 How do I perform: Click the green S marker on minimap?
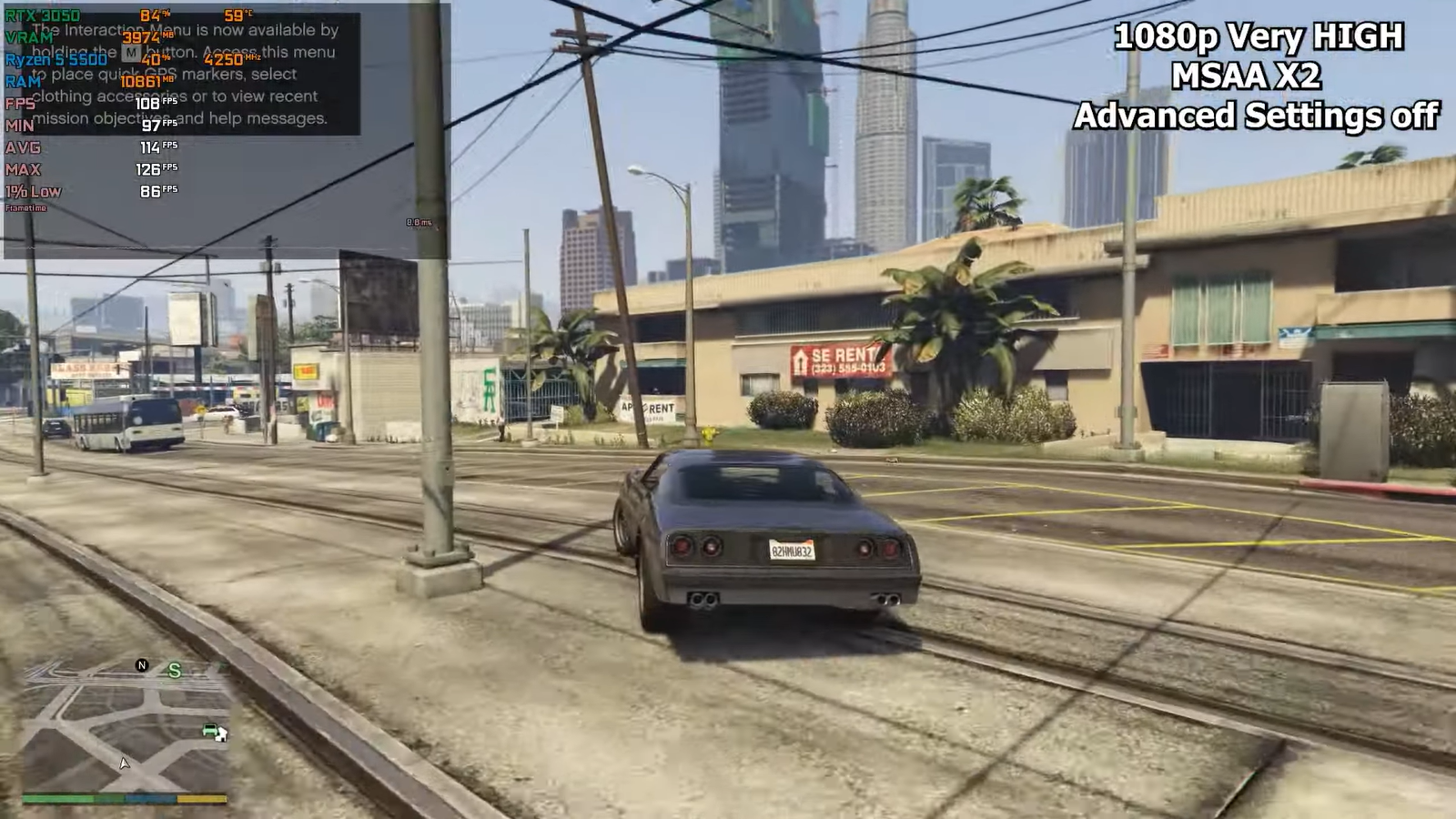click(x=174, y=671)
